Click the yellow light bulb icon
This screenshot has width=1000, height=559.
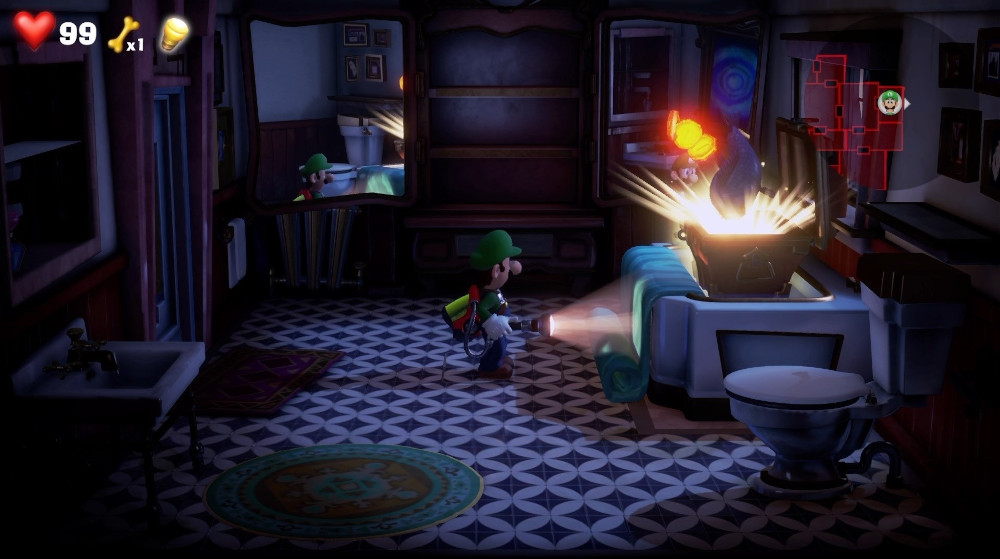pos(174,33)
